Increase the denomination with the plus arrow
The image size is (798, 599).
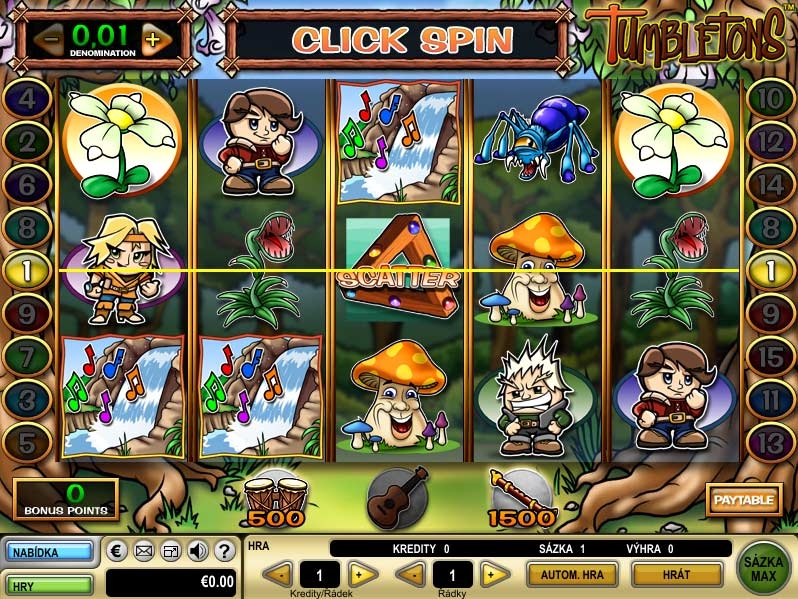(152, 40)
